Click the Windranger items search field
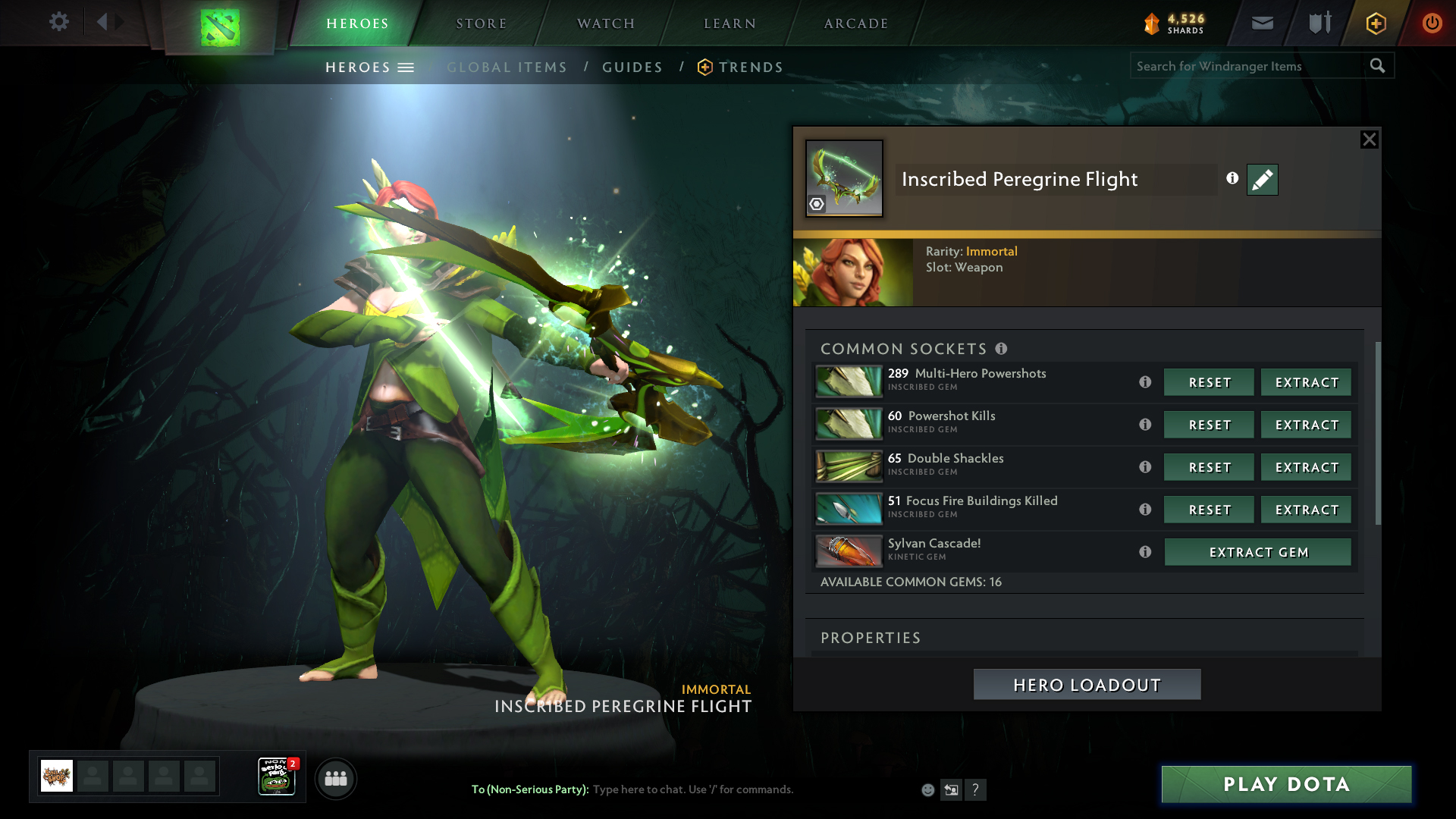 point(1247,66)
